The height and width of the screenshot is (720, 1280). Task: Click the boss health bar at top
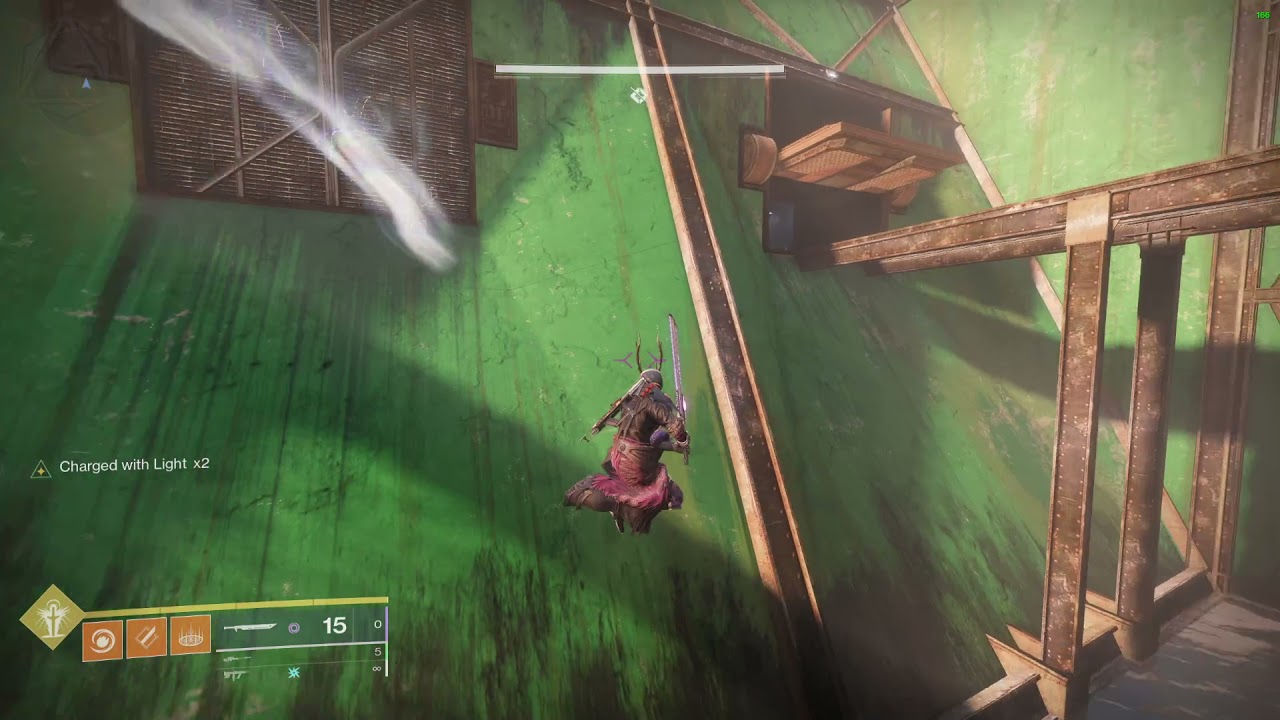tap(640, 70)
